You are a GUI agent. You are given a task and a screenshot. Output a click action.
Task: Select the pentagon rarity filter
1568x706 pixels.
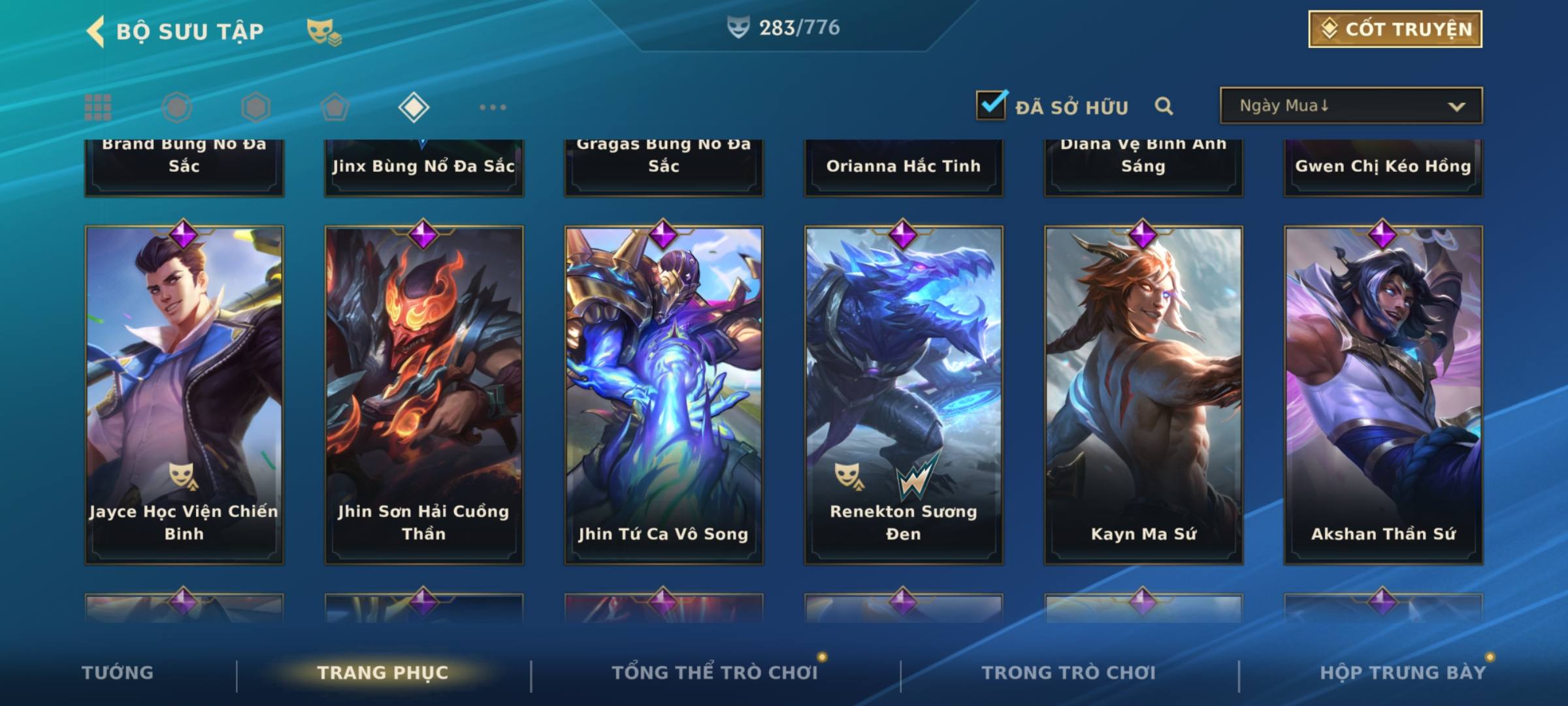click(x=335, y=107)
